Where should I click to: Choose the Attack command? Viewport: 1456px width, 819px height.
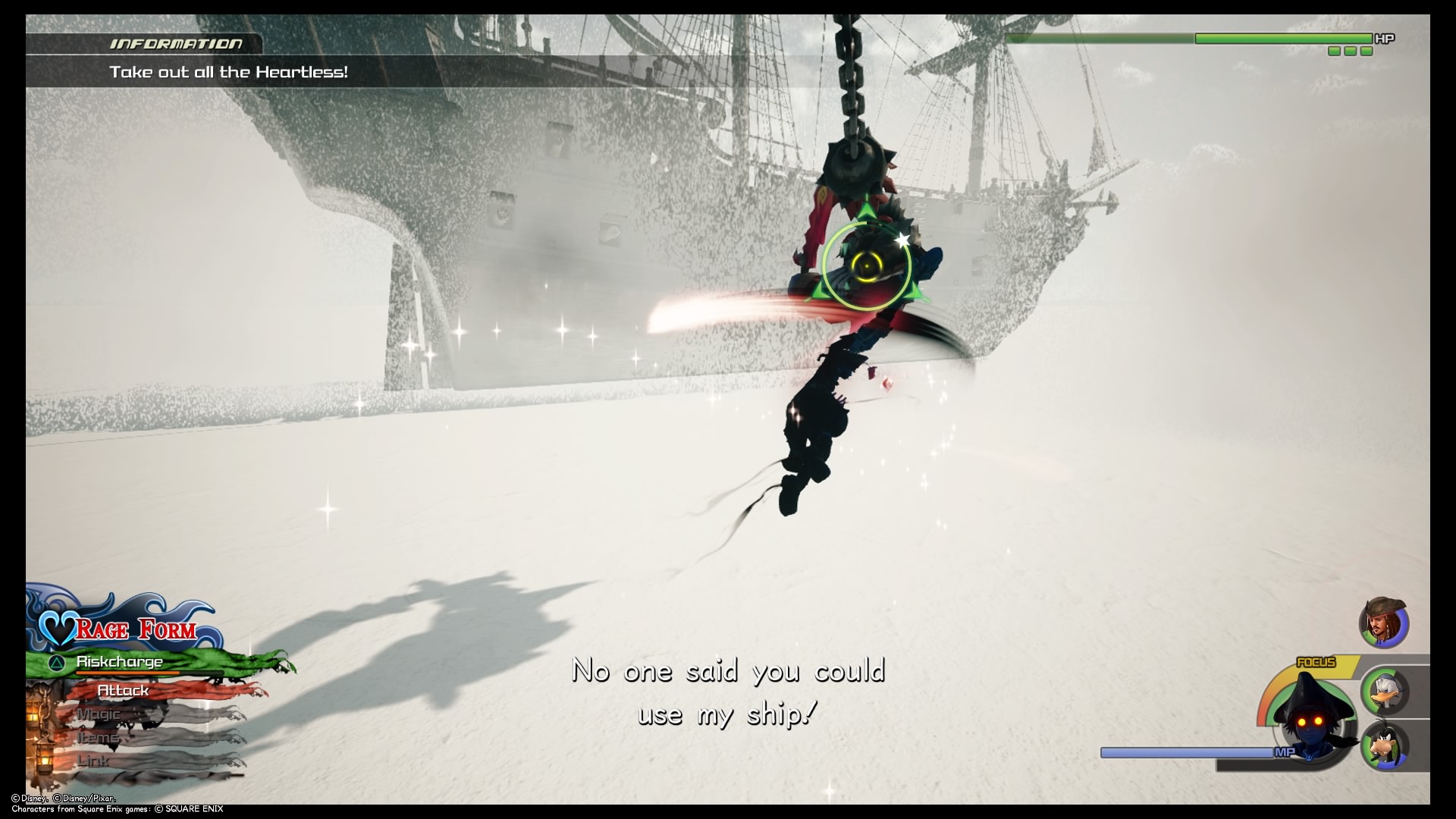point(124,691)
